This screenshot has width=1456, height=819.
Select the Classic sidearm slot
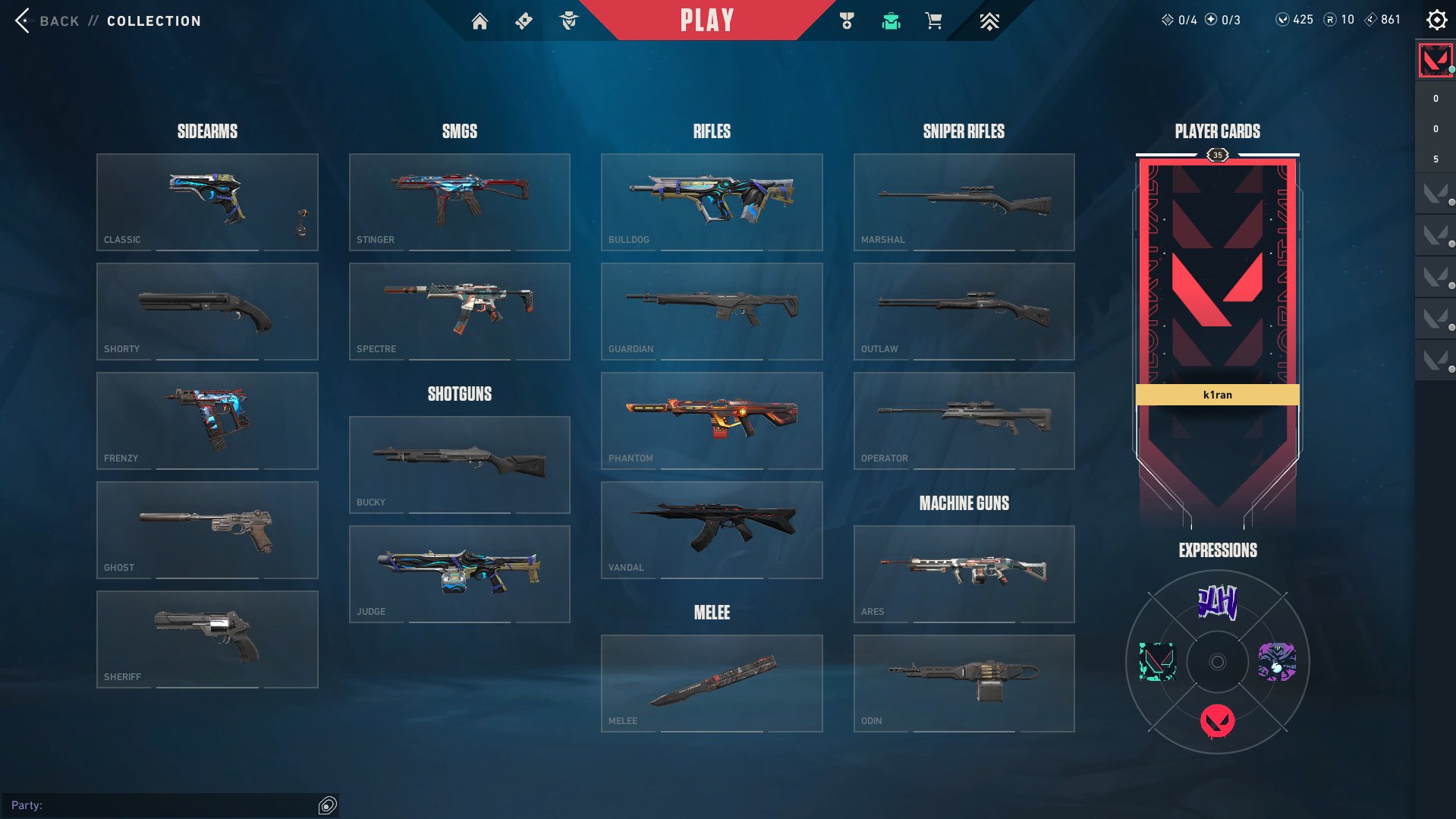pyautogui.click(x=207, y=202)
